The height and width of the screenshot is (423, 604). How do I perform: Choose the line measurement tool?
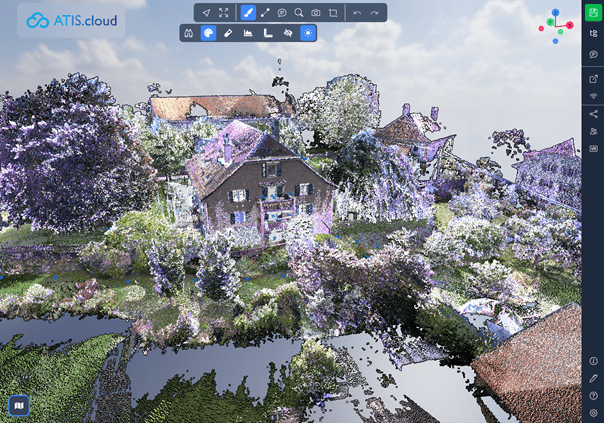265,13
